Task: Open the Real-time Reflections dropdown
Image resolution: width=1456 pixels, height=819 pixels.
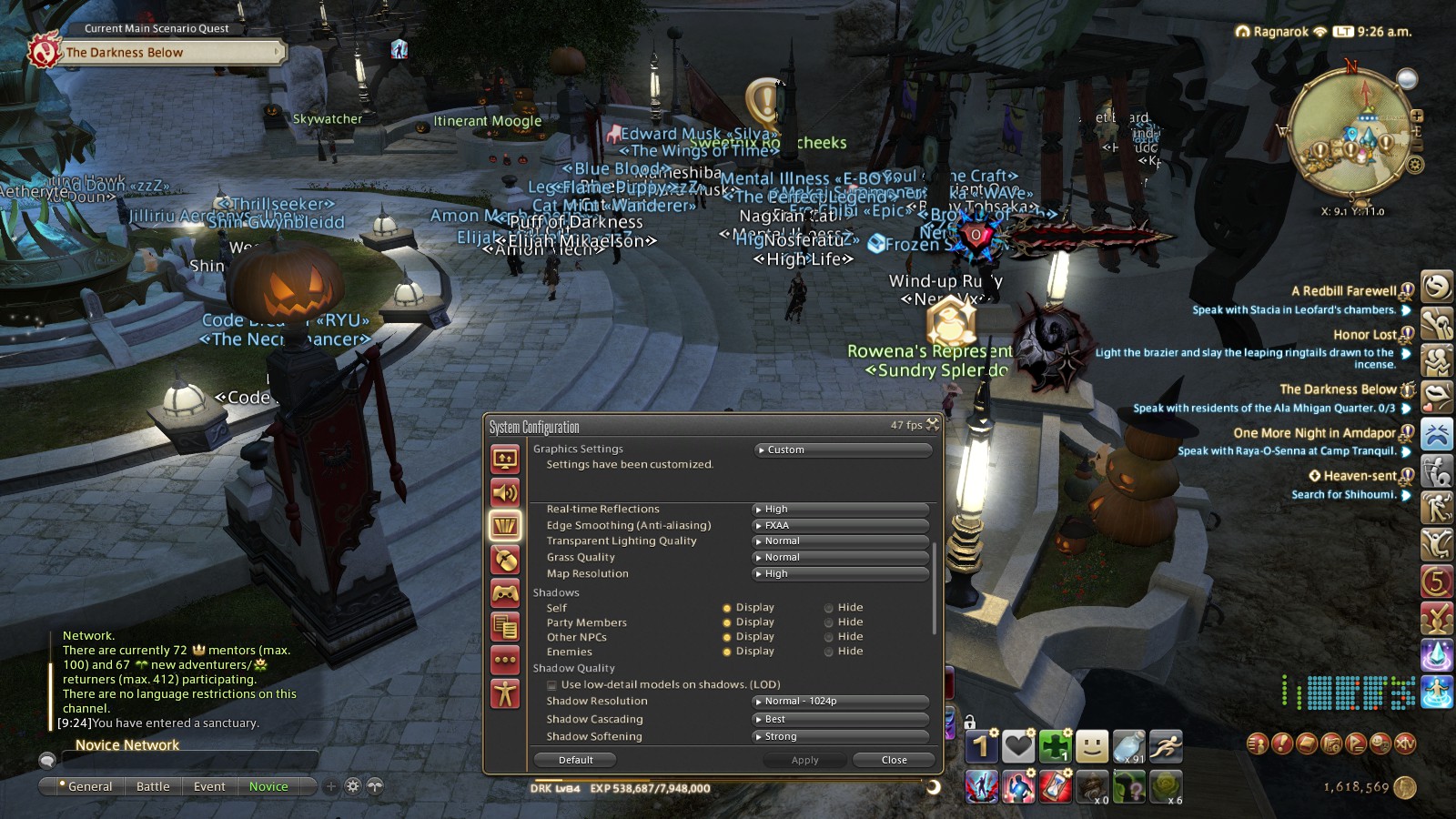Action: pyautogui.click(x=841, y=509)
